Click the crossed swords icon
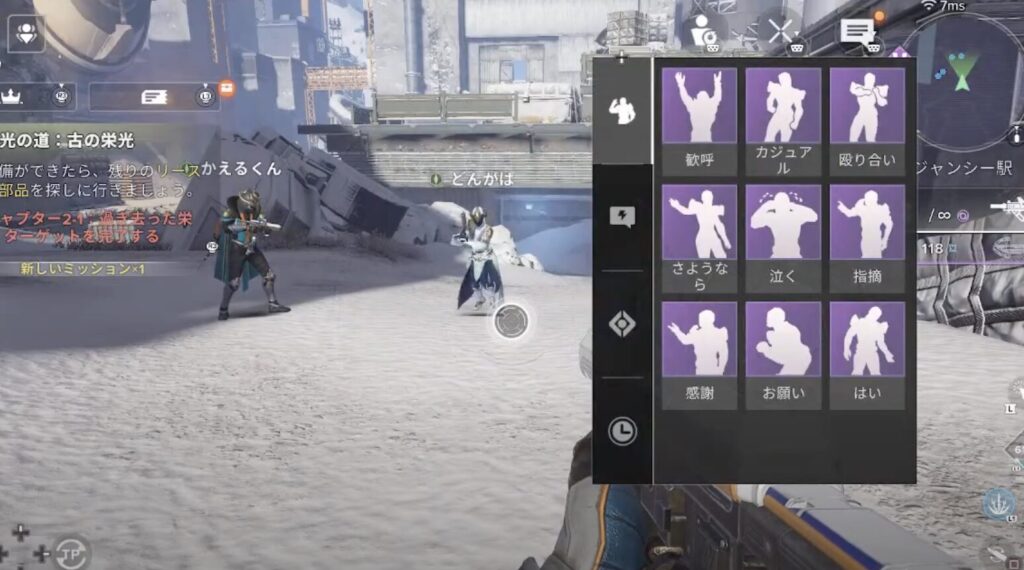Viewport: 1024px width, 570px height. click(x=781, y=30)
